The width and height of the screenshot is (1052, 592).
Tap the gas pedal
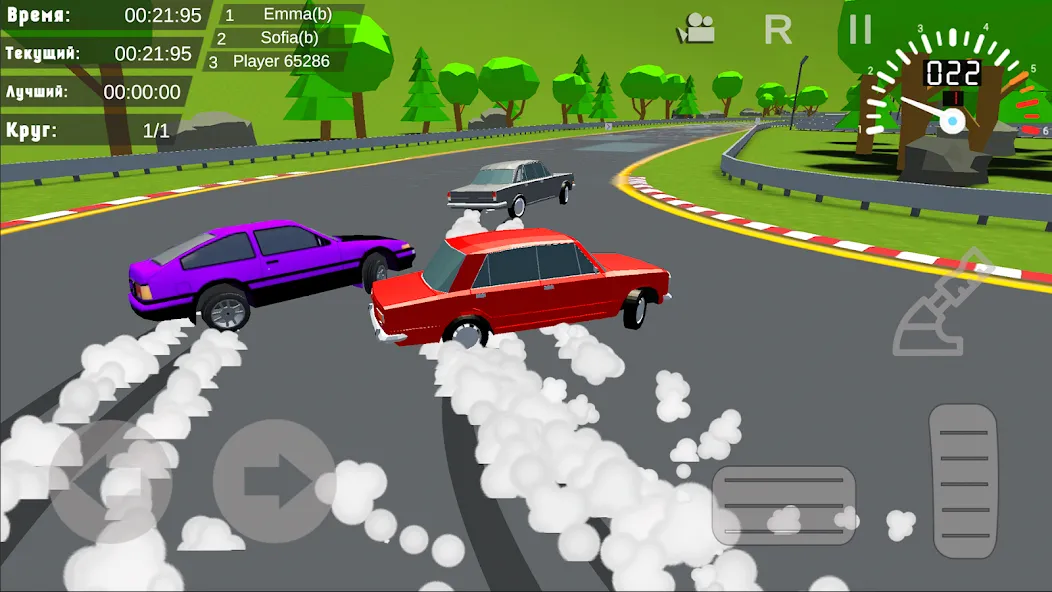964,480
